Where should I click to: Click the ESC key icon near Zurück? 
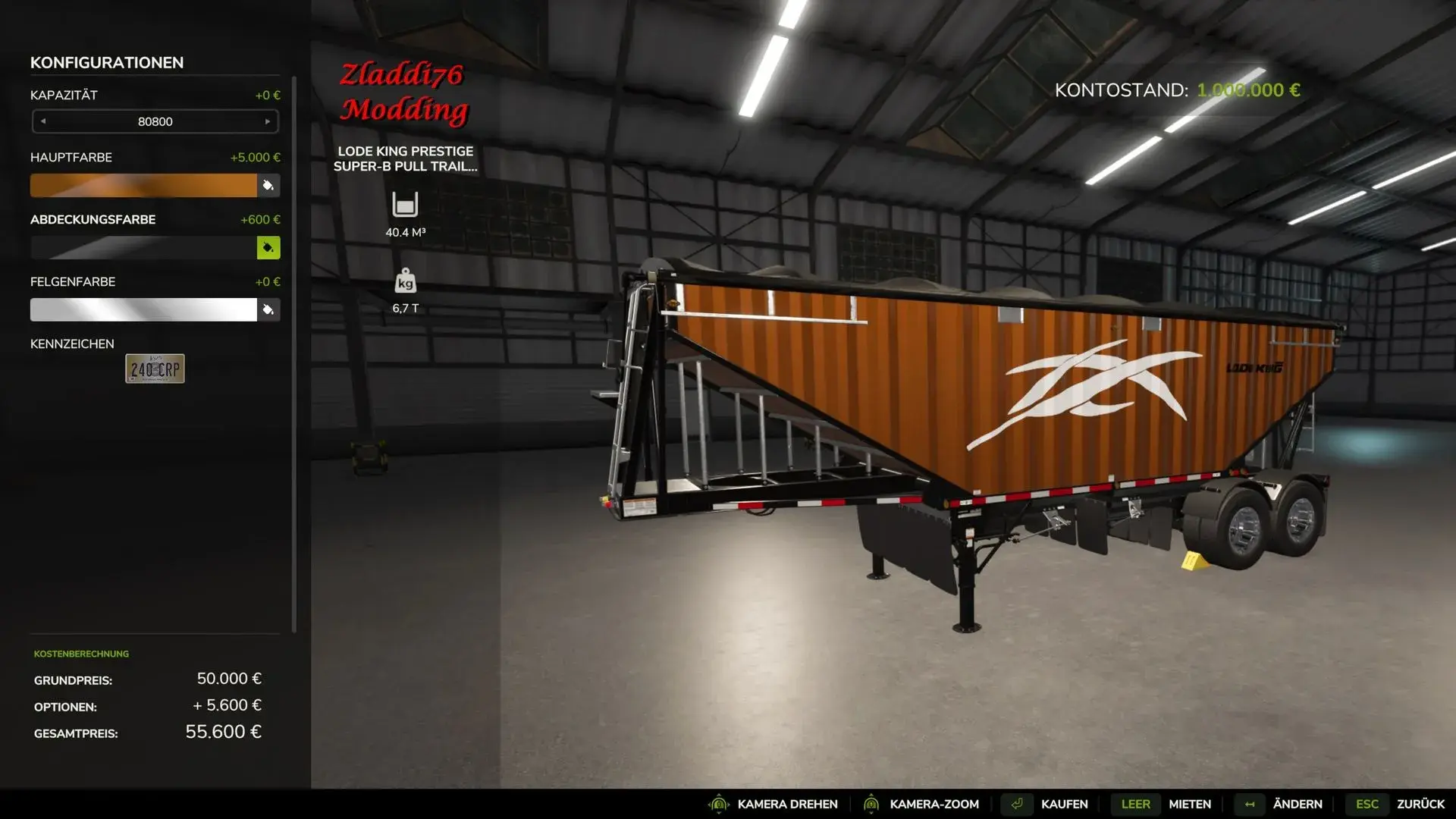pos(1367,804)
